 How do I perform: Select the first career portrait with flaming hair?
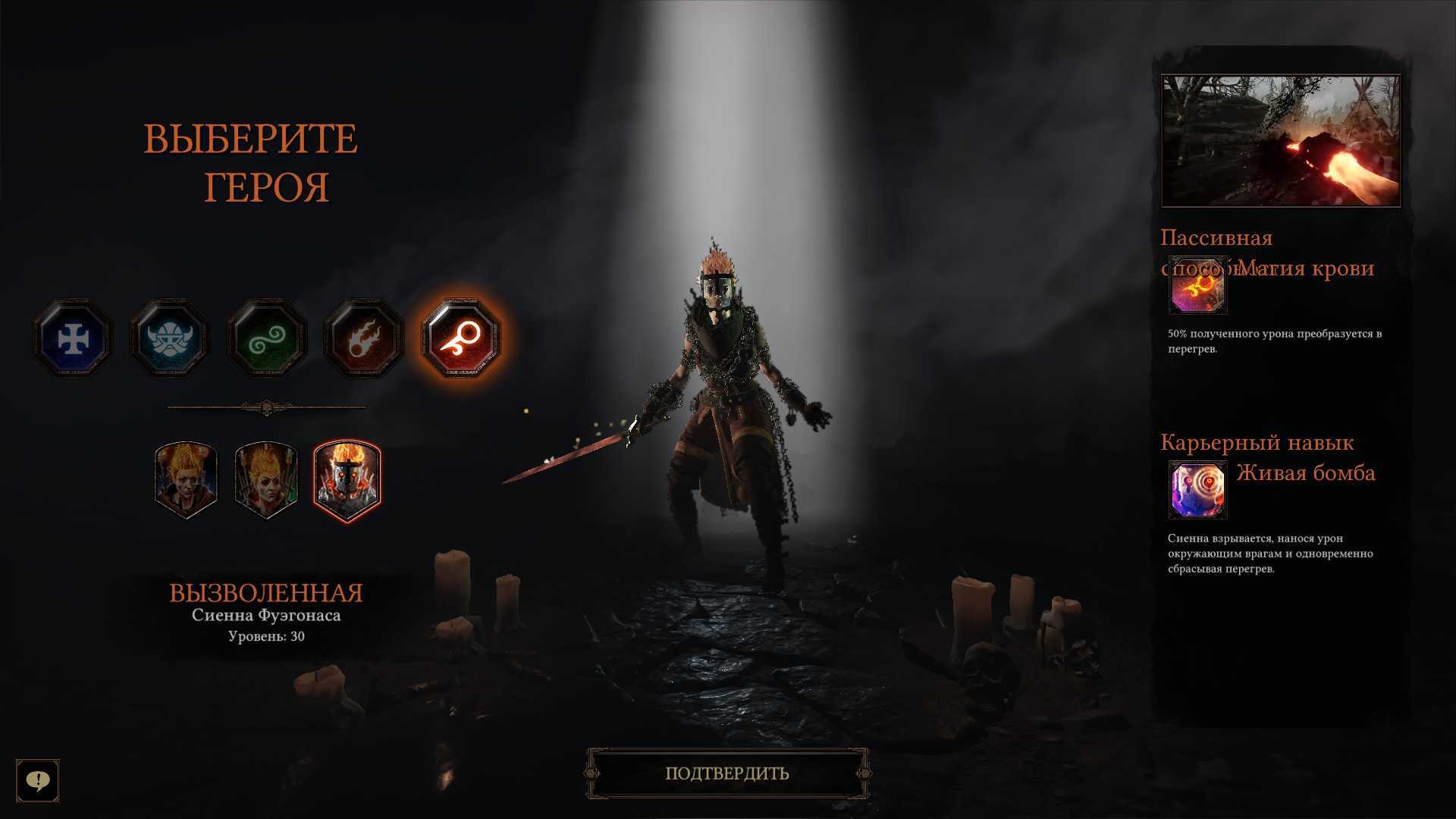186,479
